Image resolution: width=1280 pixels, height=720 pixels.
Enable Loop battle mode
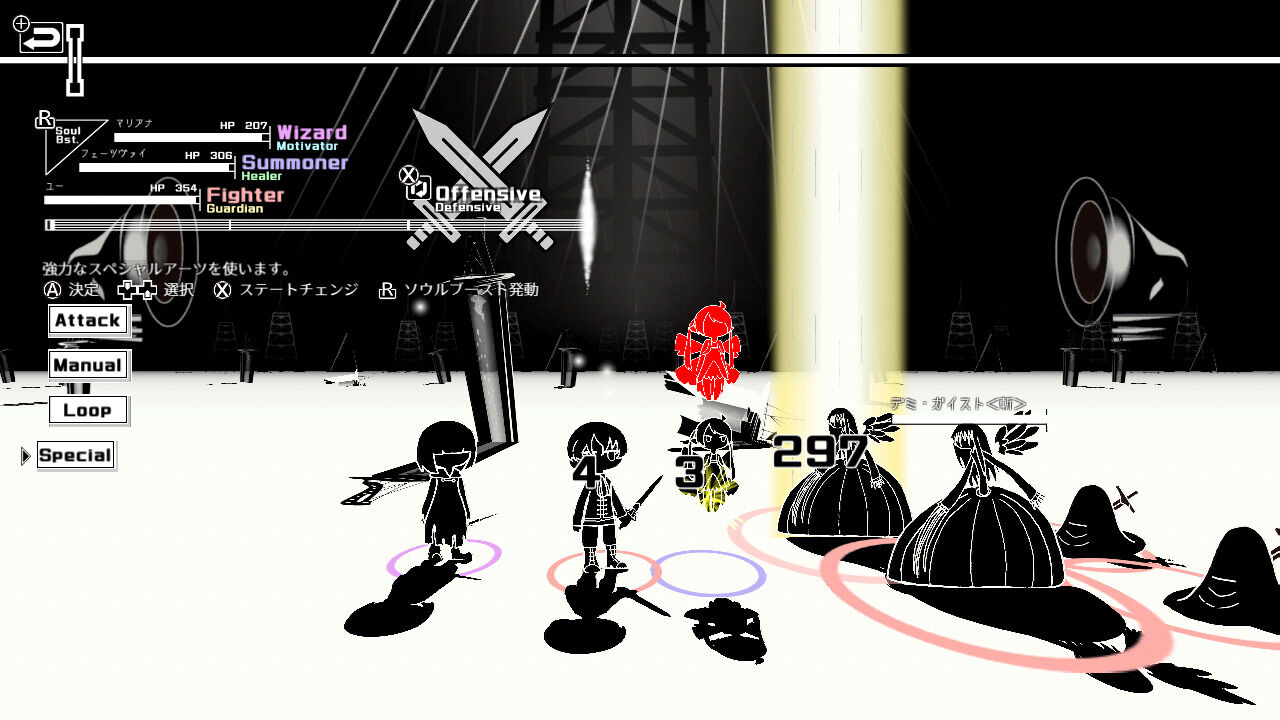click(88, 410)
